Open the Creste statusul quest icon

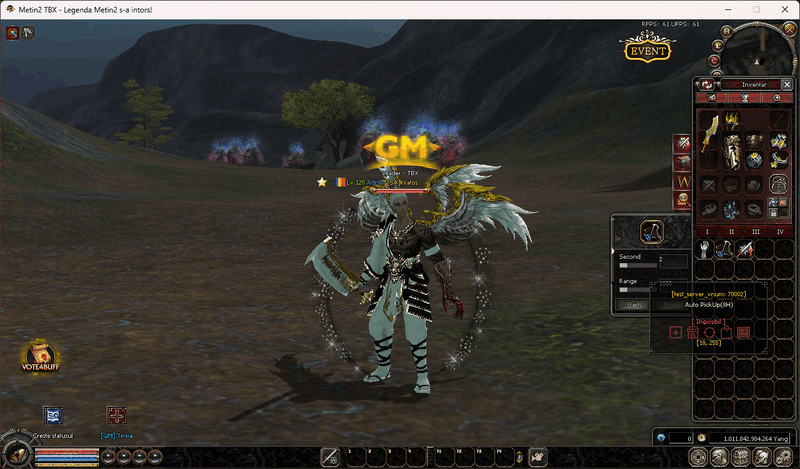click(53, 416)
